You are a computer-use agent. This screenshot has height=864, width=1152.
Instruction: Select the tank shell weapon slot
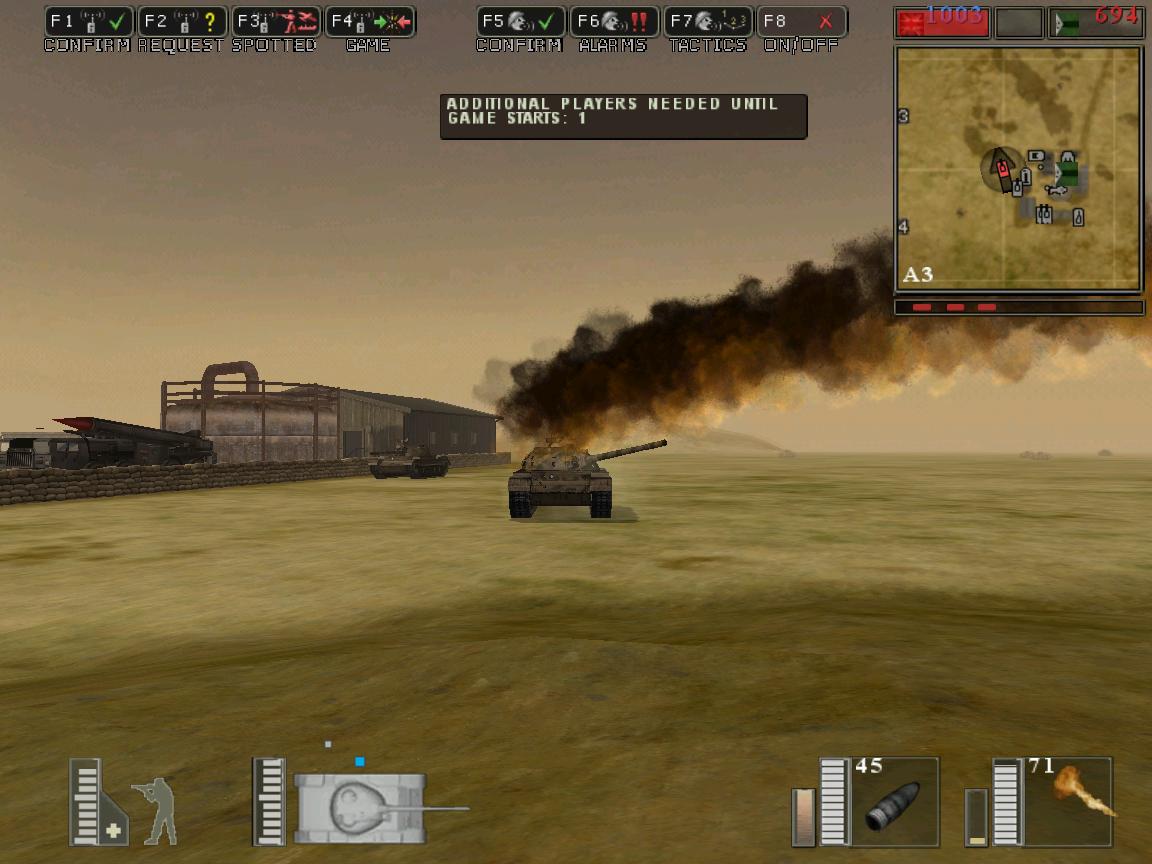point(894,802)
